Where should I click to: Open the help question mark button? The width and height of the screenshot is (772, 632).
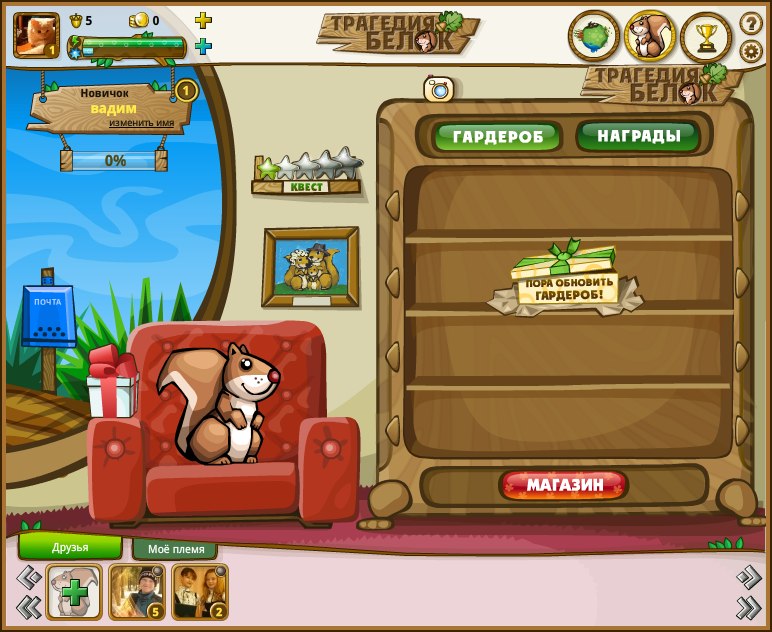(750, 22)
